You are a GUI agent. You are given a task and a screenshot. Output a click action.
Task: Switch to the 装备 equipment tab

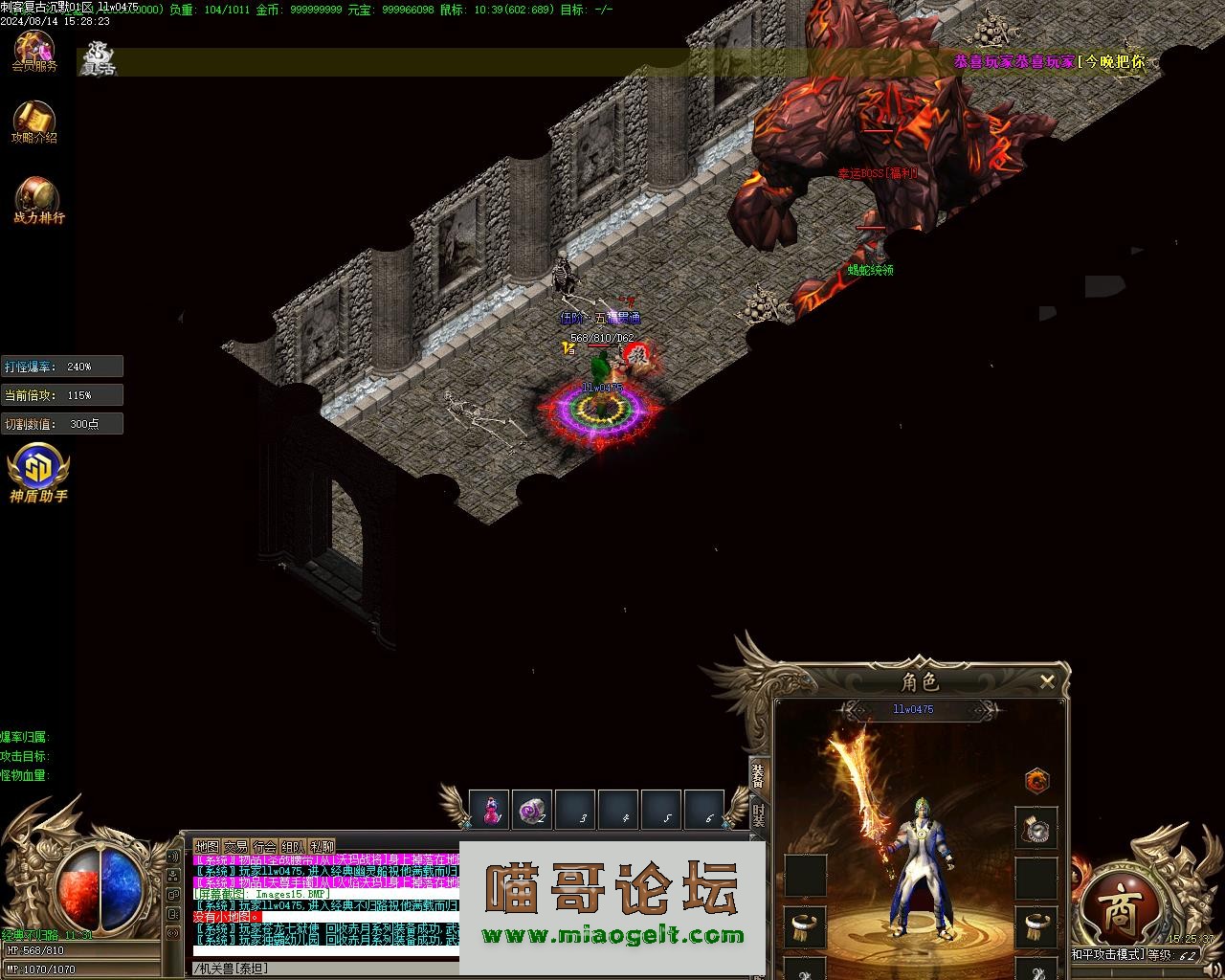[758, 777]
